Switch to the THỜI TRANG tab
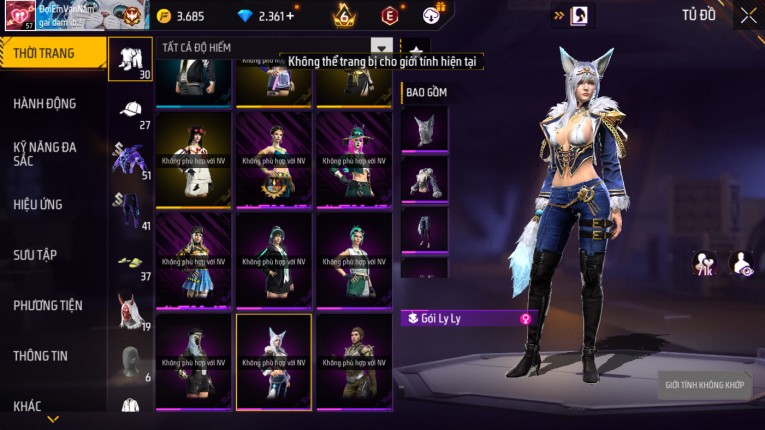The image size is (765, 430). click(45, 53)
